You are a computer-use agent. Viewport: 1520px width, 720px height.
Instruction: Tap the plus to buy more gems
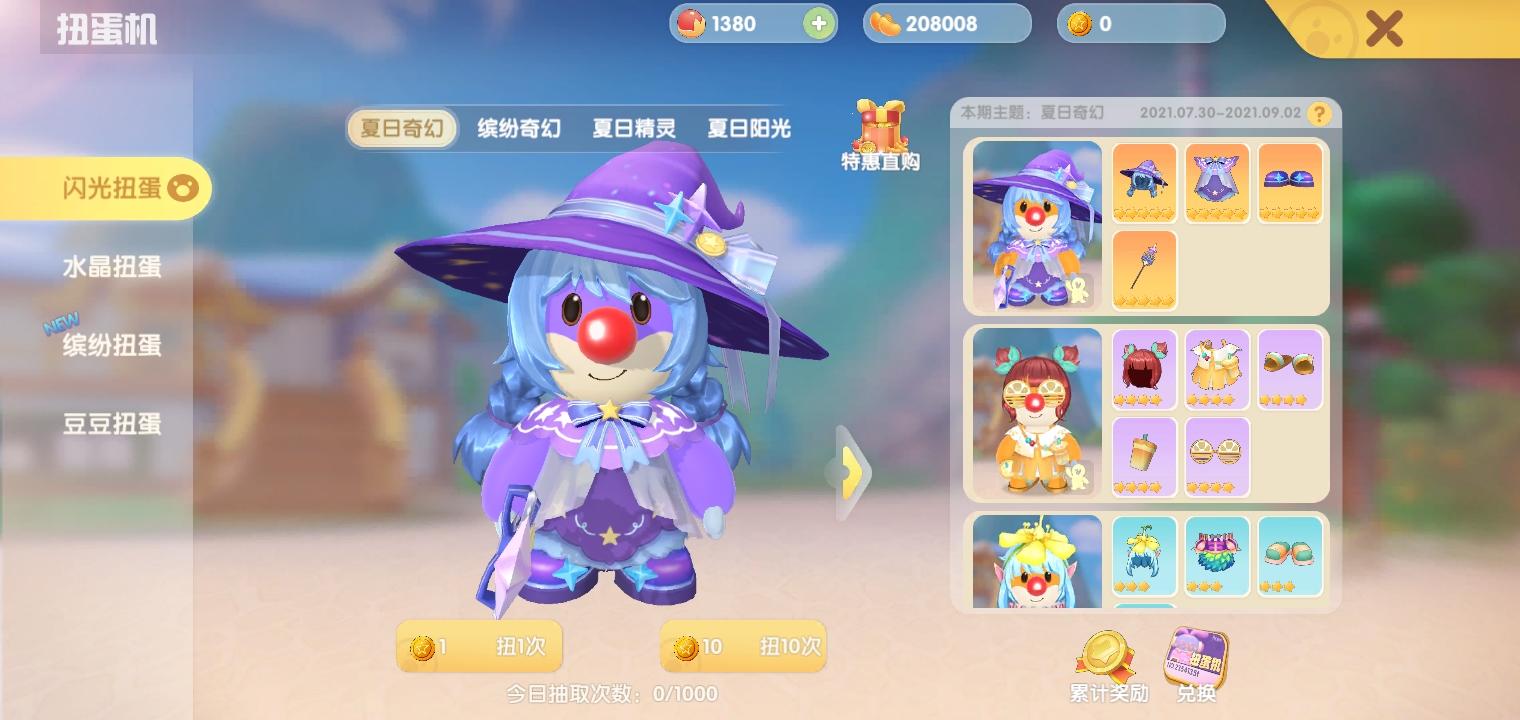click(820, 23)
